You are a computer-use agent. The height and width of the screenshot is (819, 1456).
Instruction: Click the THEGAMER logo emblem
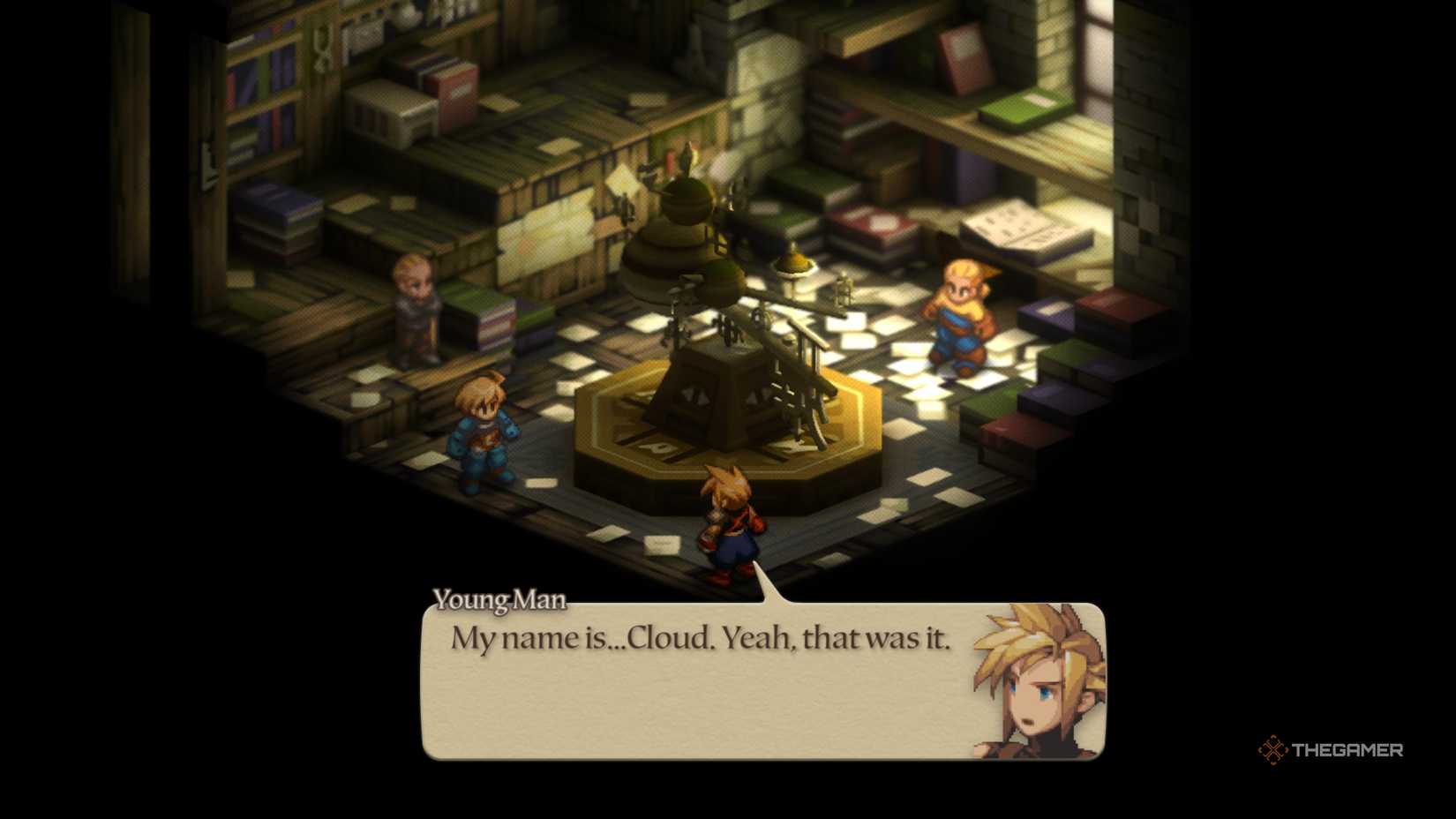(1274, 751)
